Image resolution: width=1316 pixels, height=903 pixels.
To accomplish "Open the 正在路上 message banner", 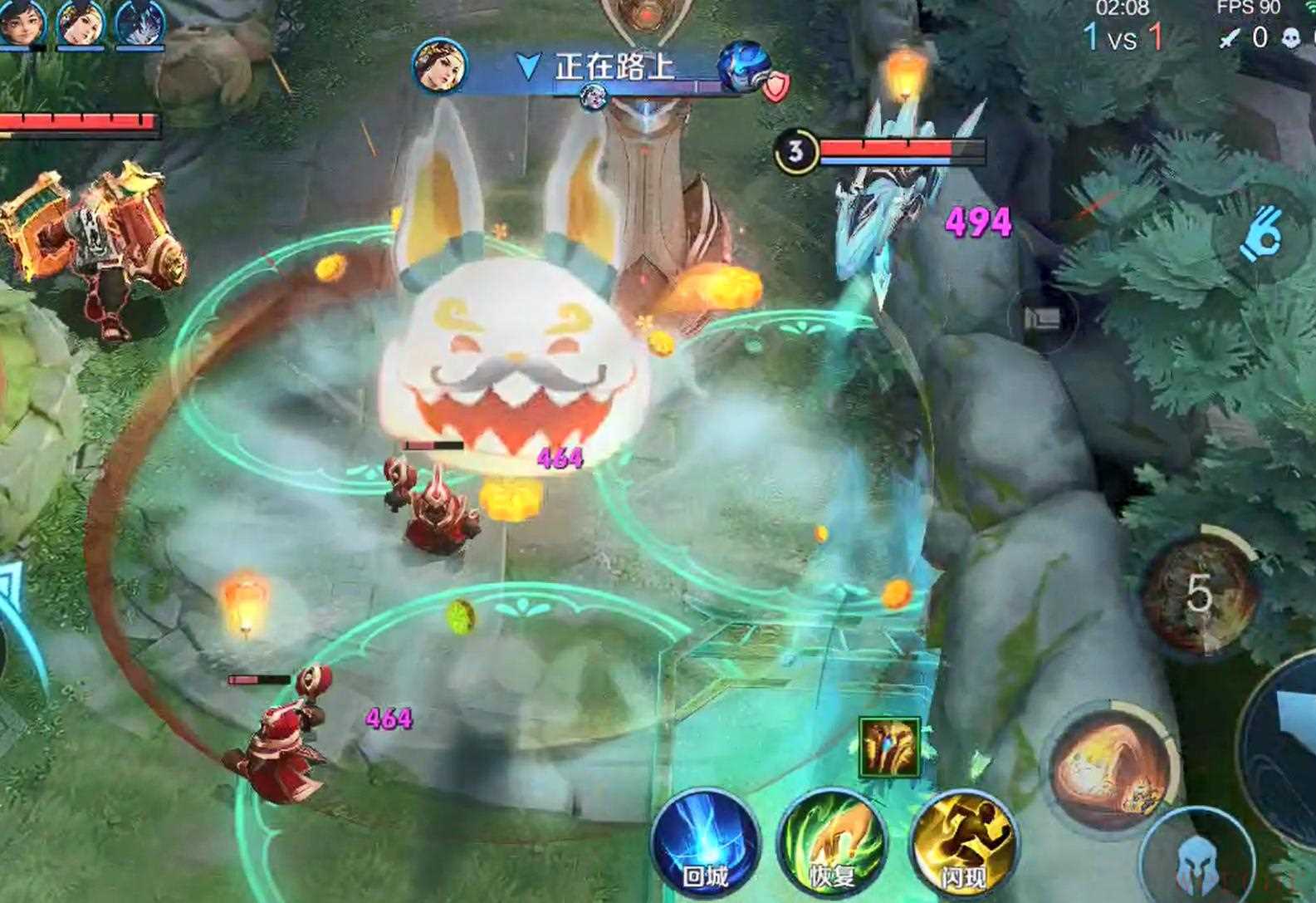I will [613, 66].
